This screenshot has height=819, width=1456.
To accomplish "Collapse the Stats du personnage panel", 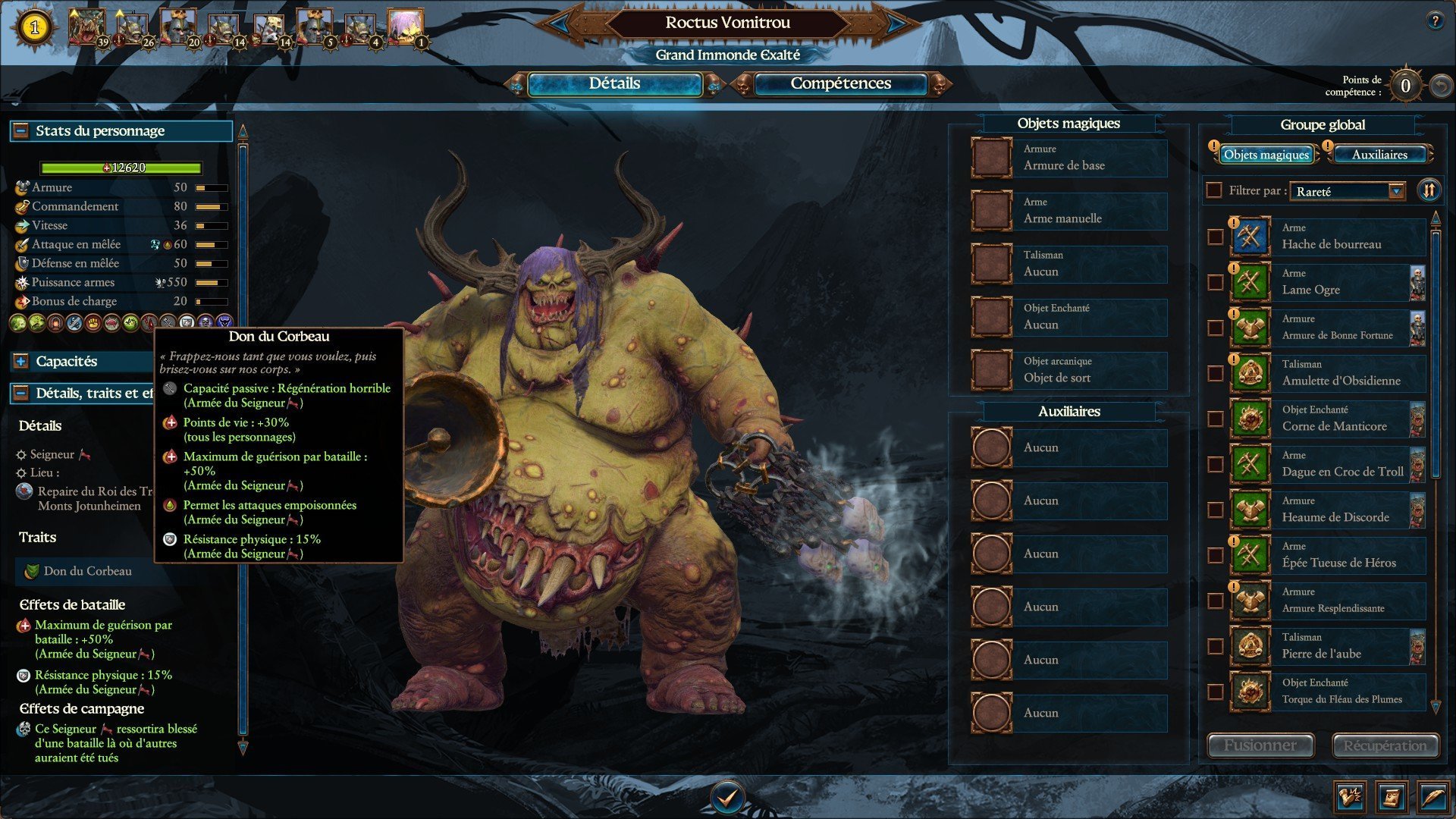I will [20, 130].
